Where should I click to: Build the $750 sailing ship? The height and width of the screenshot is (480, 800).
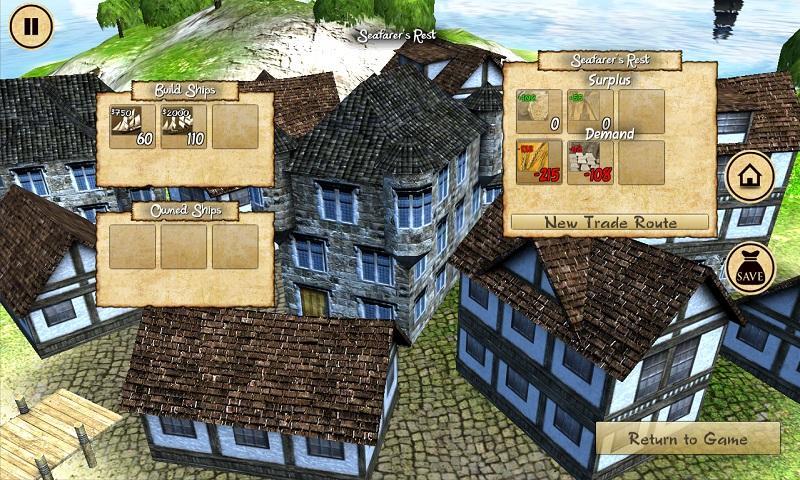132,127
